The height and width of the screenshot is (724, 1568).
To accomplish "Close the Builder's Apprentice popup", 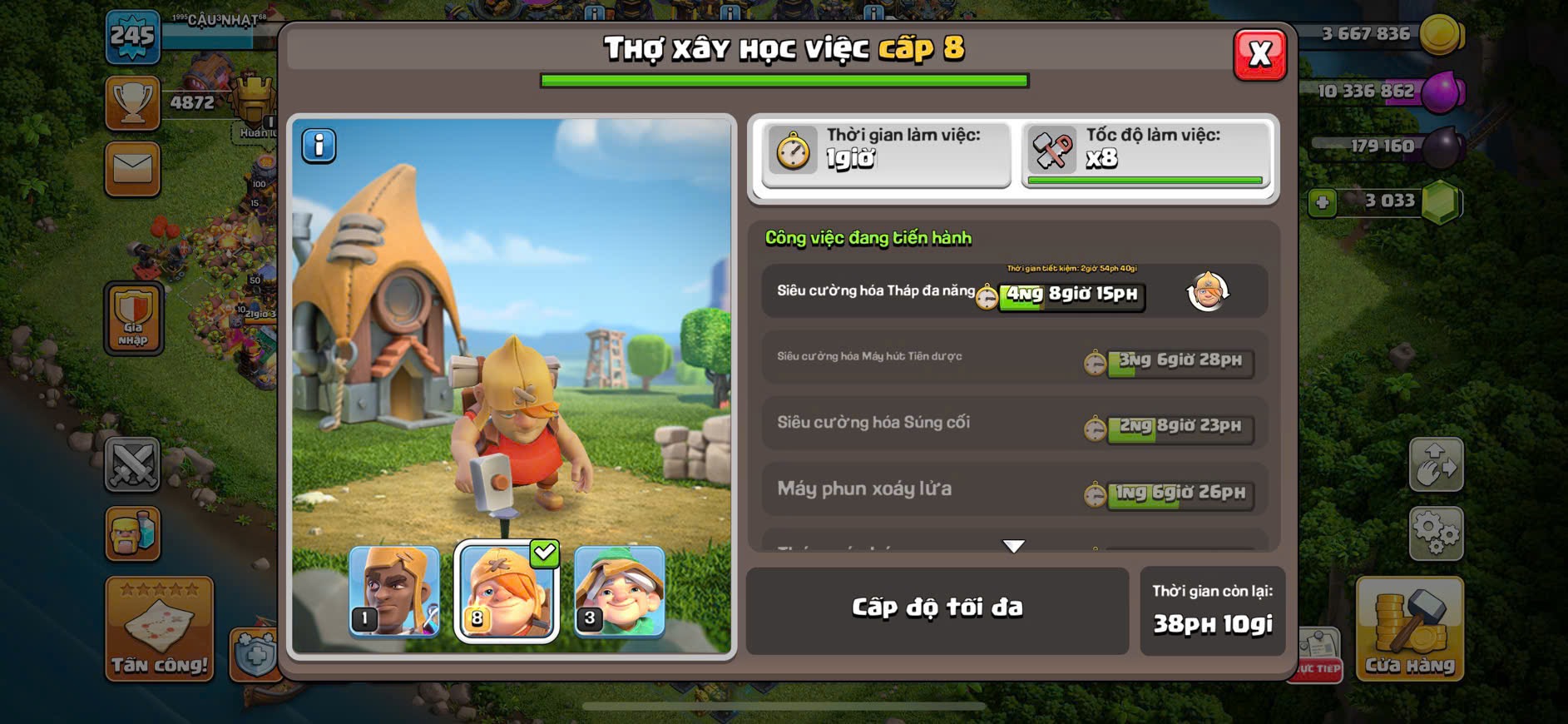I will pyautogui.click(x=1259, y=55).
